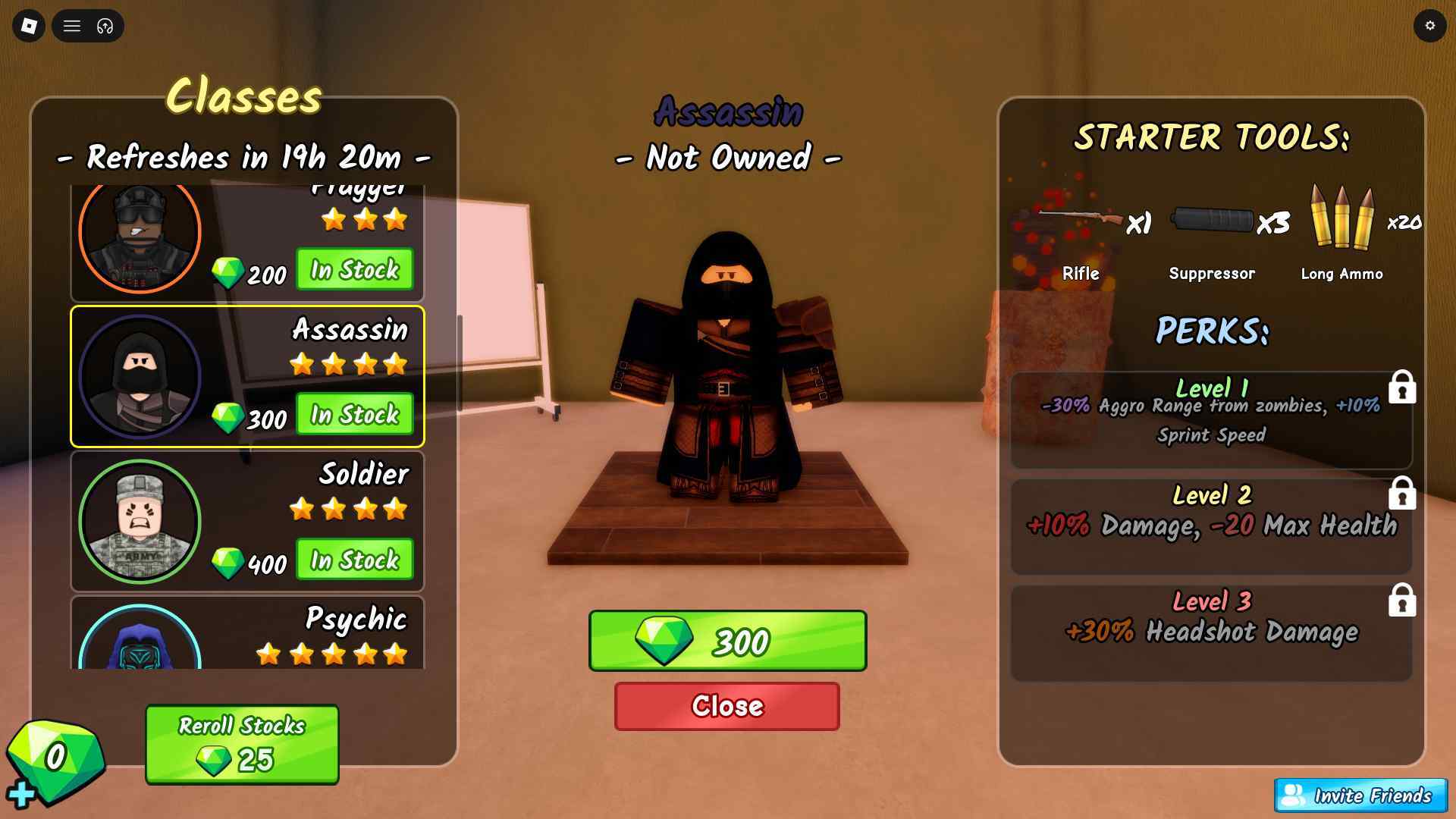Screen dimensions: 1456x819
Task: Click the Frag ger In Stock tag
Action: pyautogui.click(x=353, y=270)
